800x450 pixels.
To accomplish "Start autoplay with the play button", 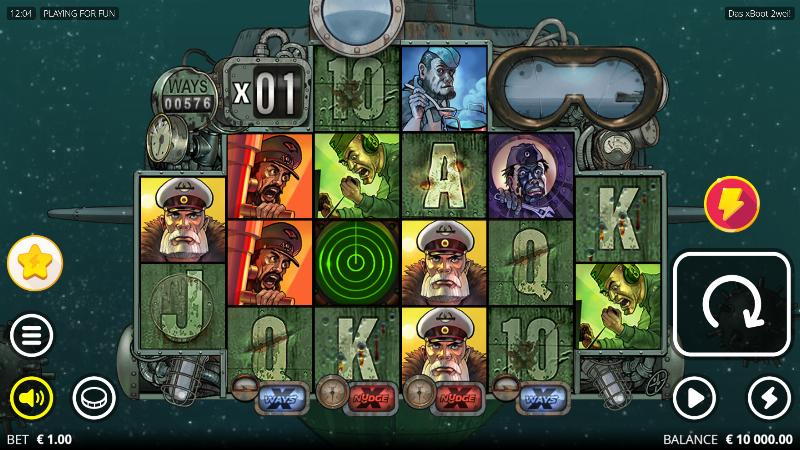I will click(694, 399).
